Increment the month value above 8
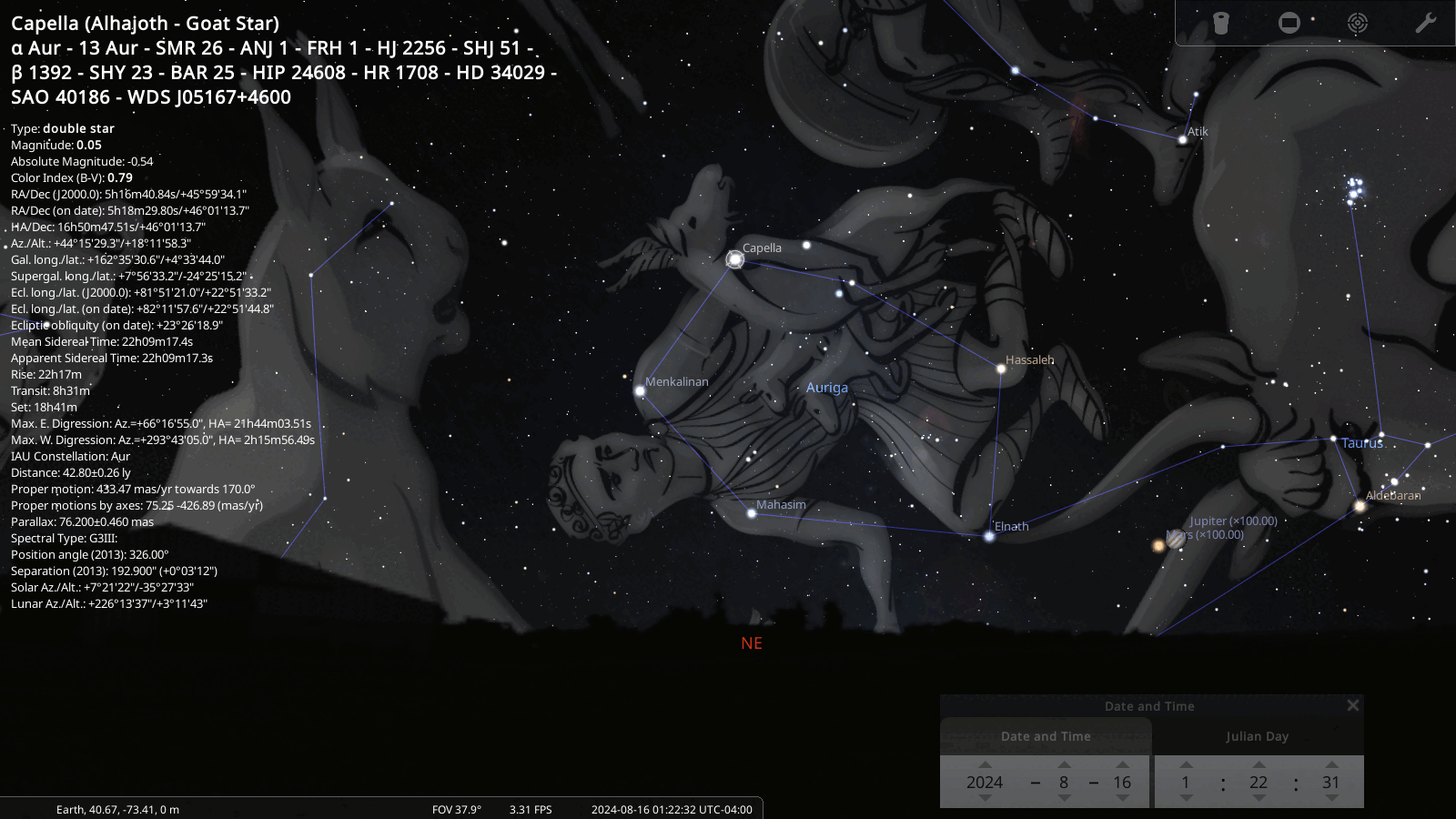Image resolution: width=1456 pixels, height=819 pixels. pyautogui.click(x=1064, y=764)
